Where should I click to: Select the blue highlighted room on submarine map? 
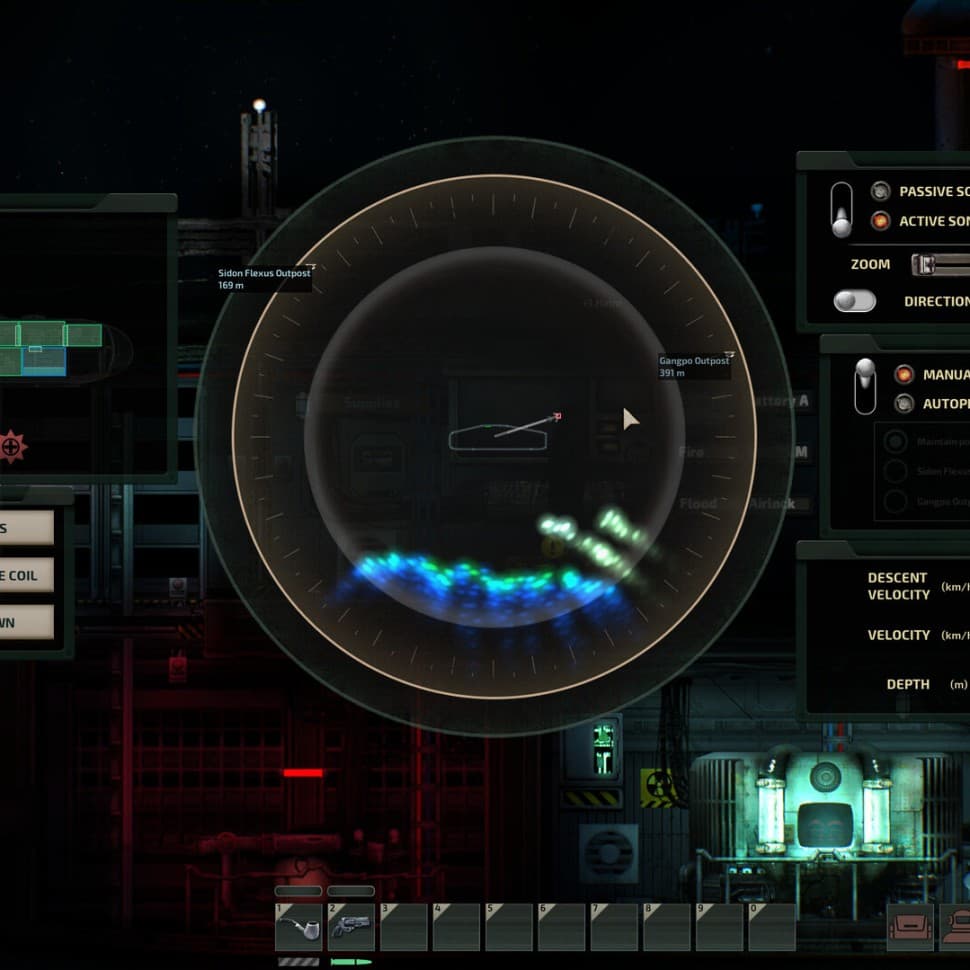click(43, 362)
